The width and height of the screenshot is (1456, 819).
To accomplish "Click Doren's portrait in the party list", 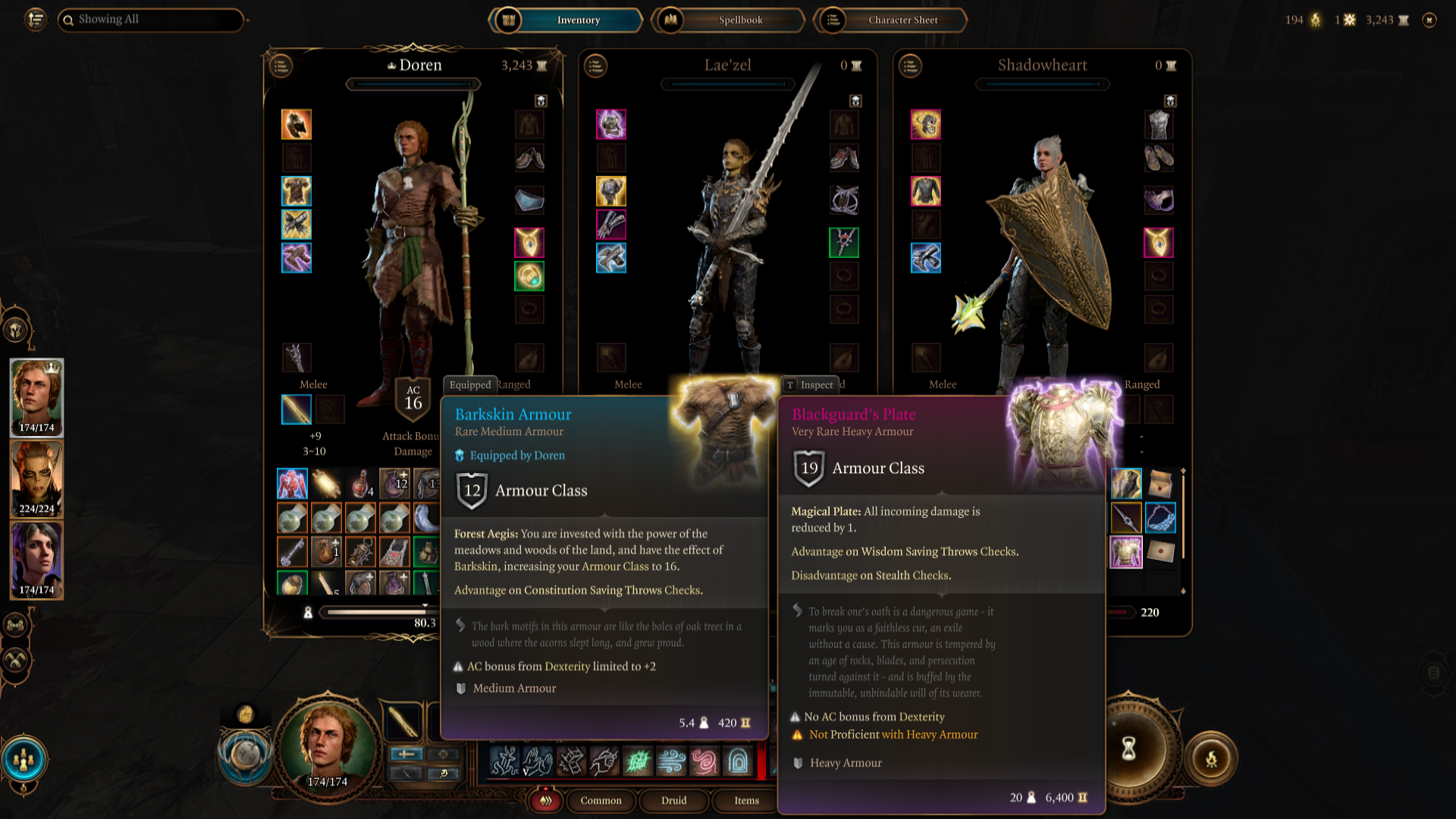I will [36, 397].
